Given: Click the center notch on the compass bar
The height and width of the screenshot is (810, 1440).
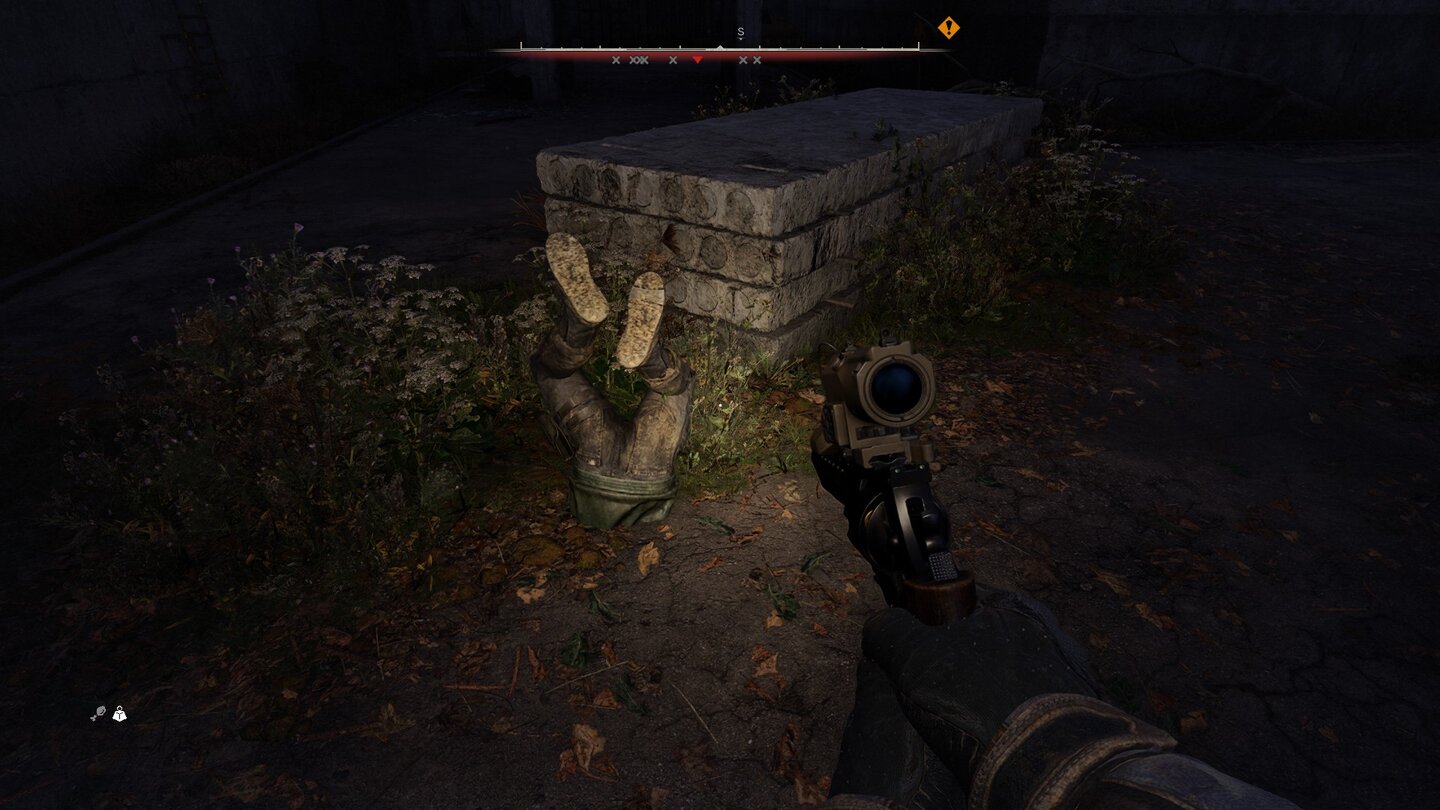Looking at the screenshot, I should coord(721,46).
